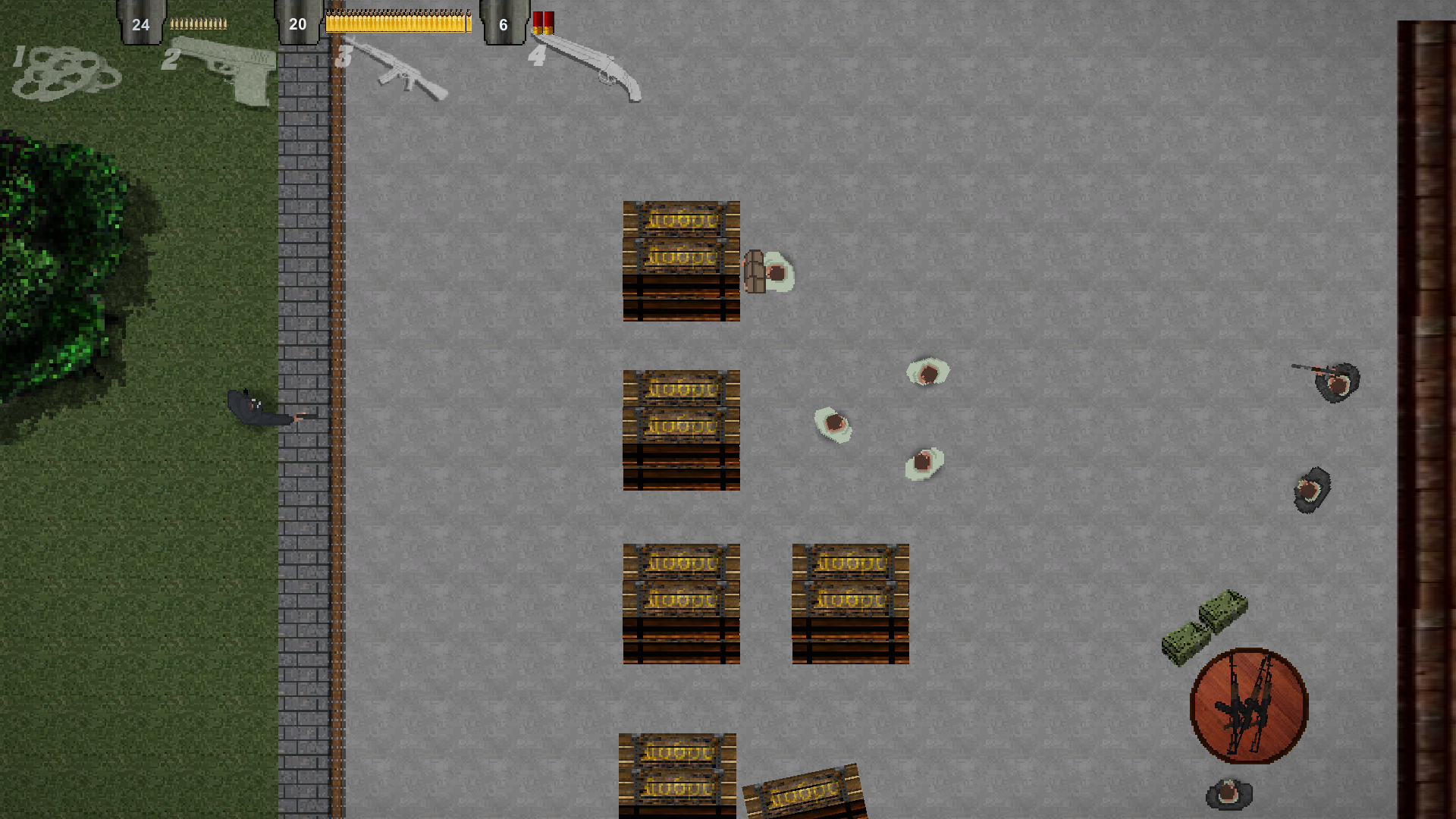The width and height of the screenshot is (1456, 819).
Task: Equip the submachine gun in weapon slot 3
Action: 406,76
